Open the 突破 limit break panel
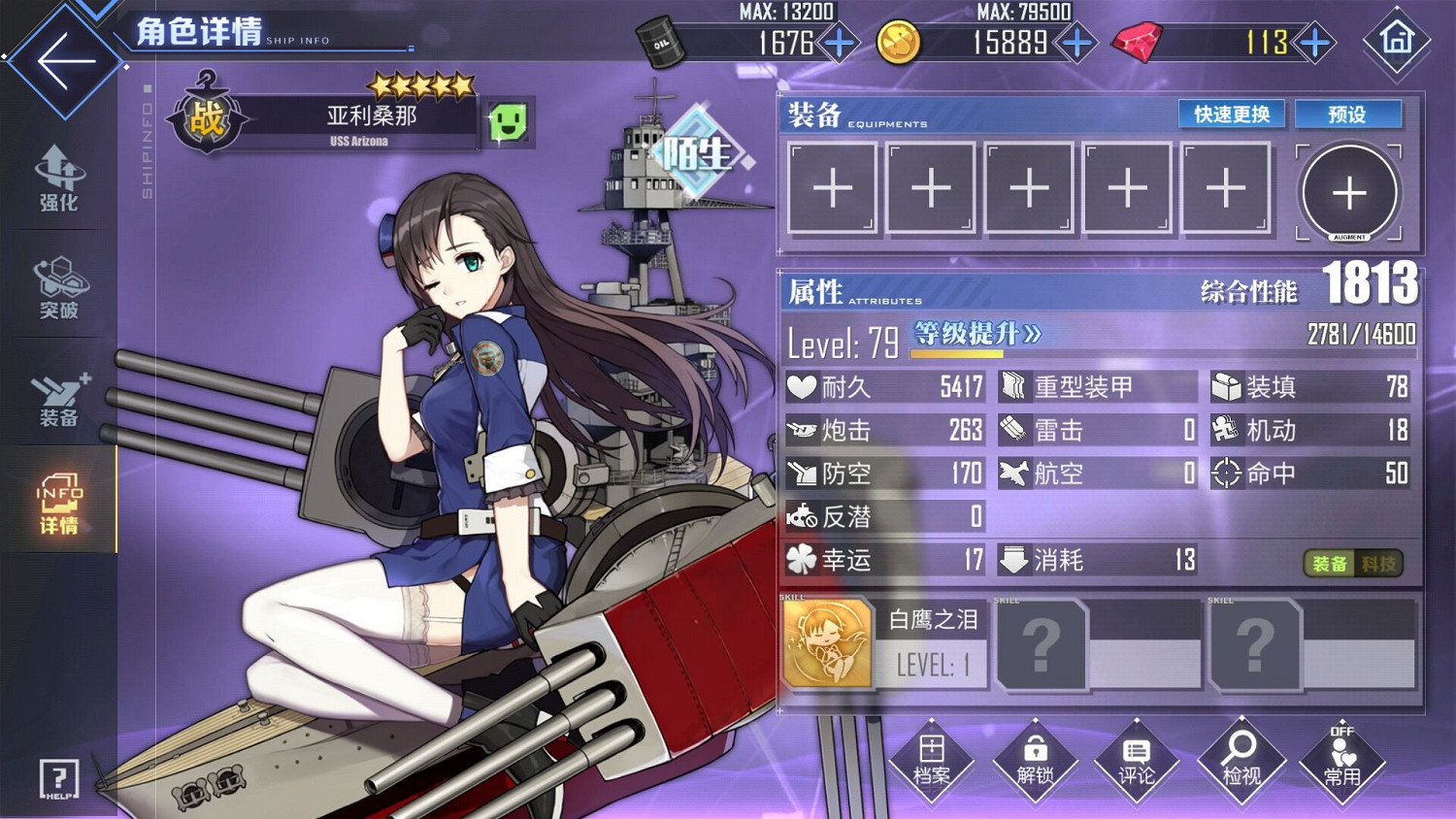 [58, 286]
